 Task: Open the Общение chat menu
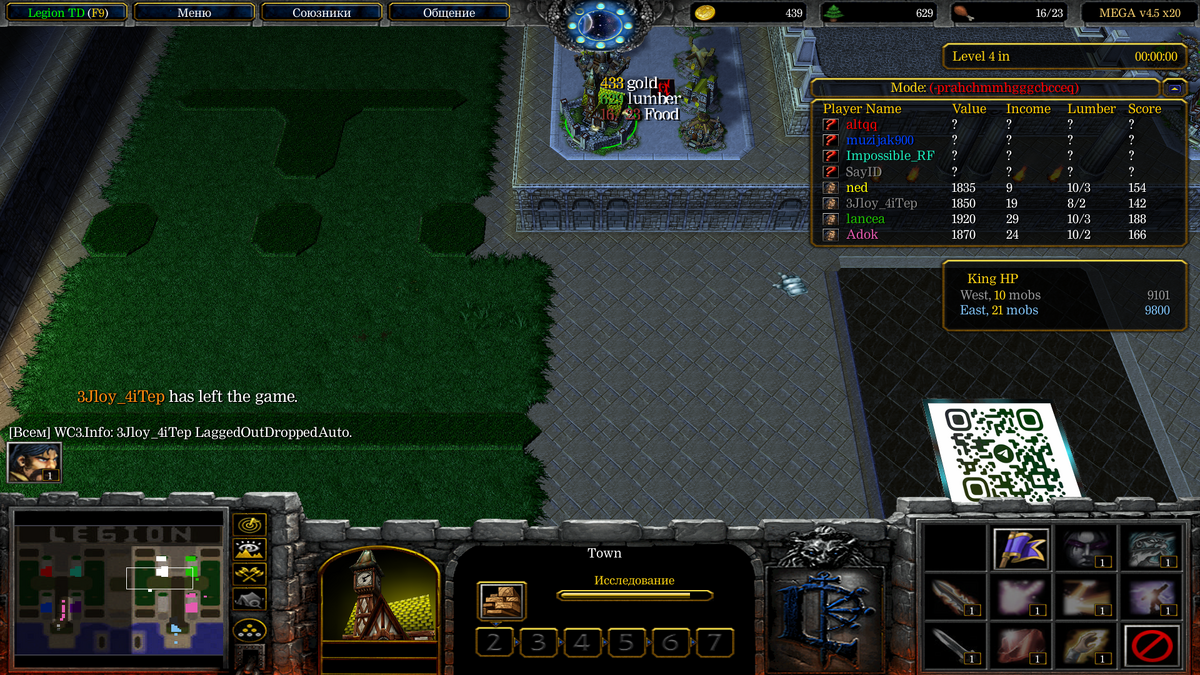point(449,13)
